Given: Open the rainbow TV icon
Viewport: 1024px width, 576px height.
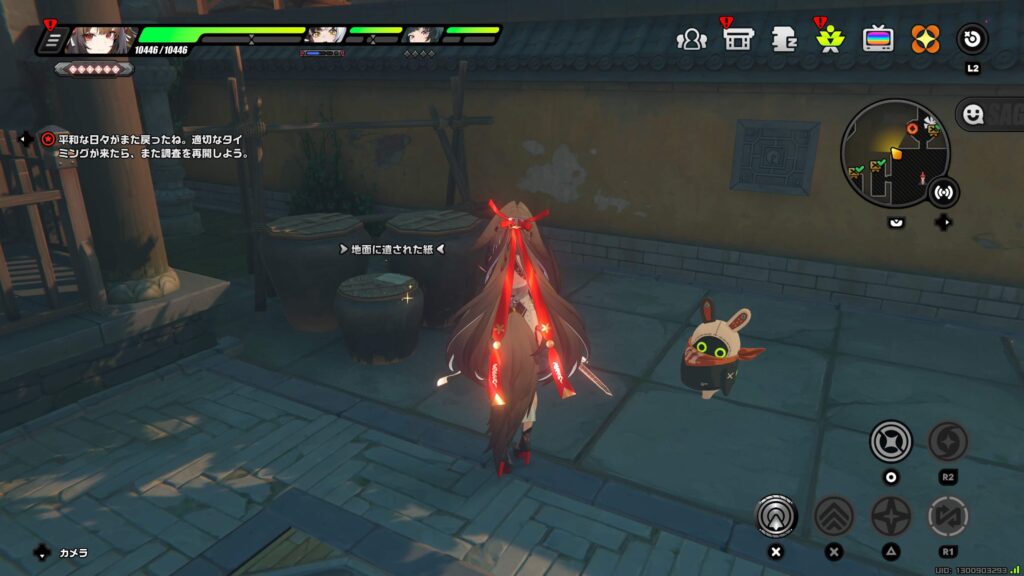Looking at the screenshot, I should pyautogui.click(x=878, y=40).
